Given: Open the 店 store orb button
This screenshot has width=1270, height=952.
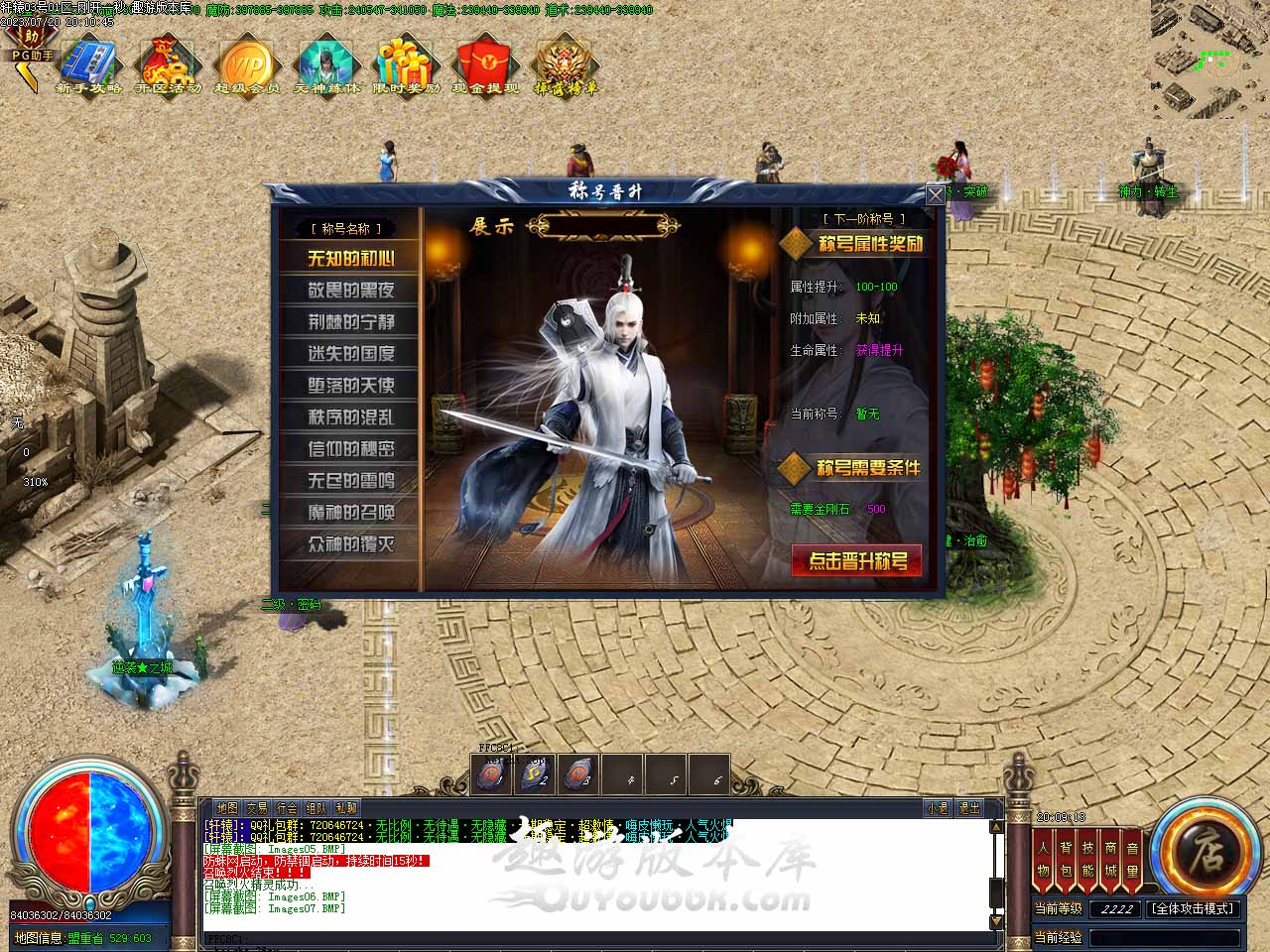Looking at the screenshot, I should (x=1205, y=851).
